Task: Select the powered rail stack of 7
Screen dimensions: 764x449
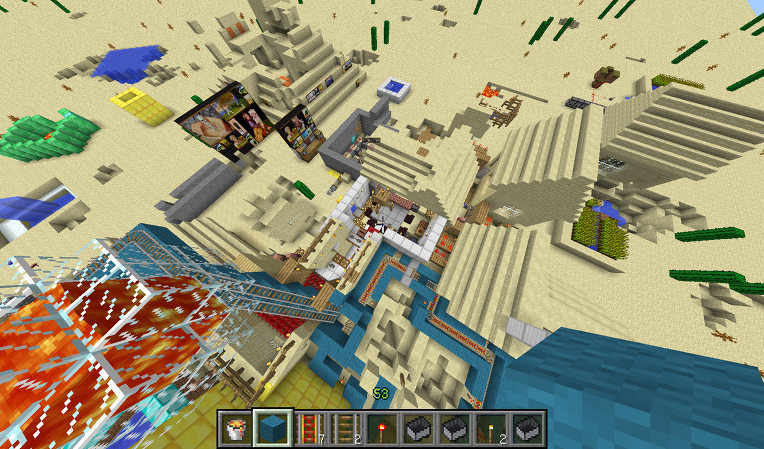Action: 308,427
